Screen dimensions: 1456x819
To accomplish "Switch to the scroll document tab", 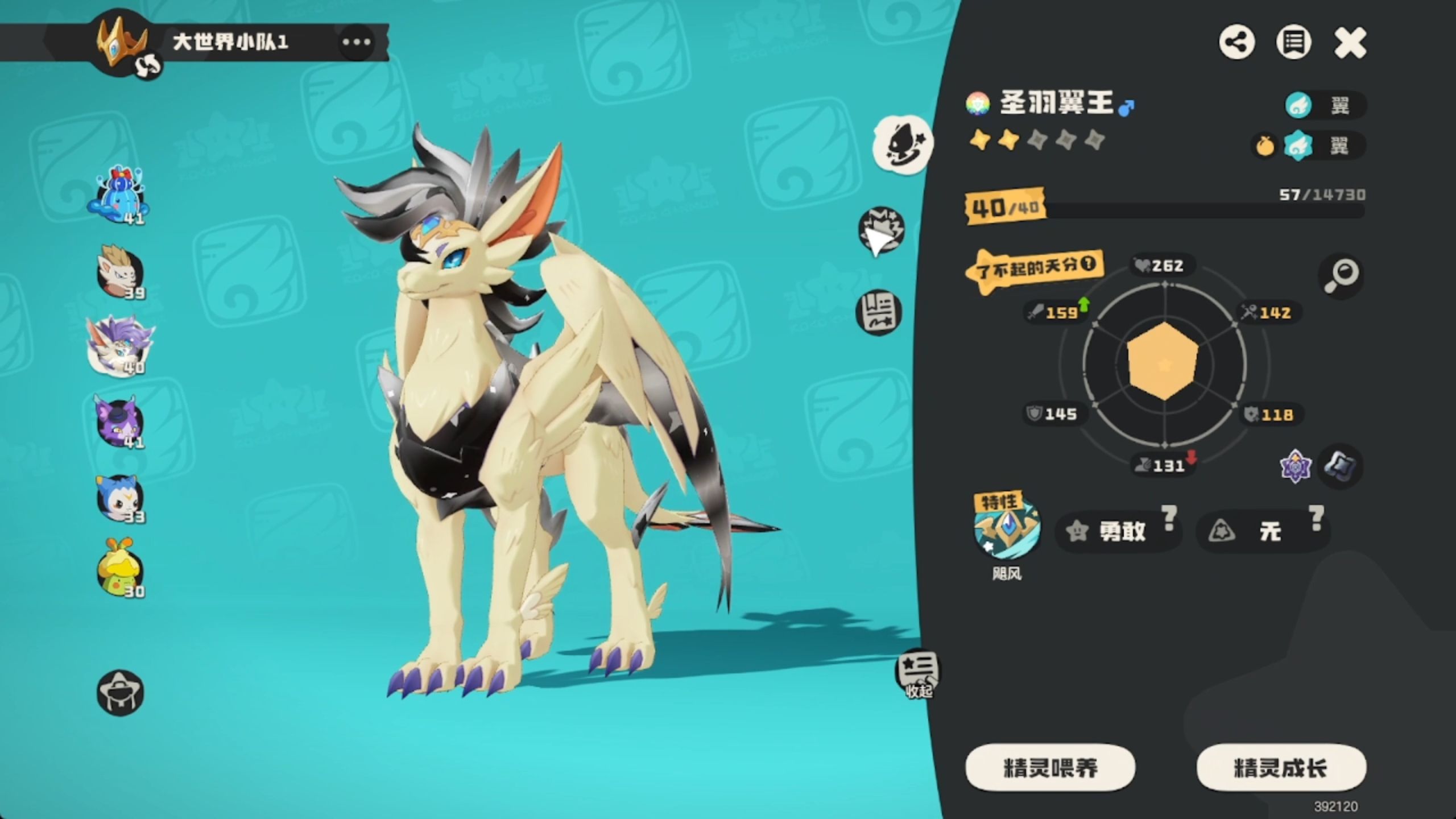I will coord(879,312).
